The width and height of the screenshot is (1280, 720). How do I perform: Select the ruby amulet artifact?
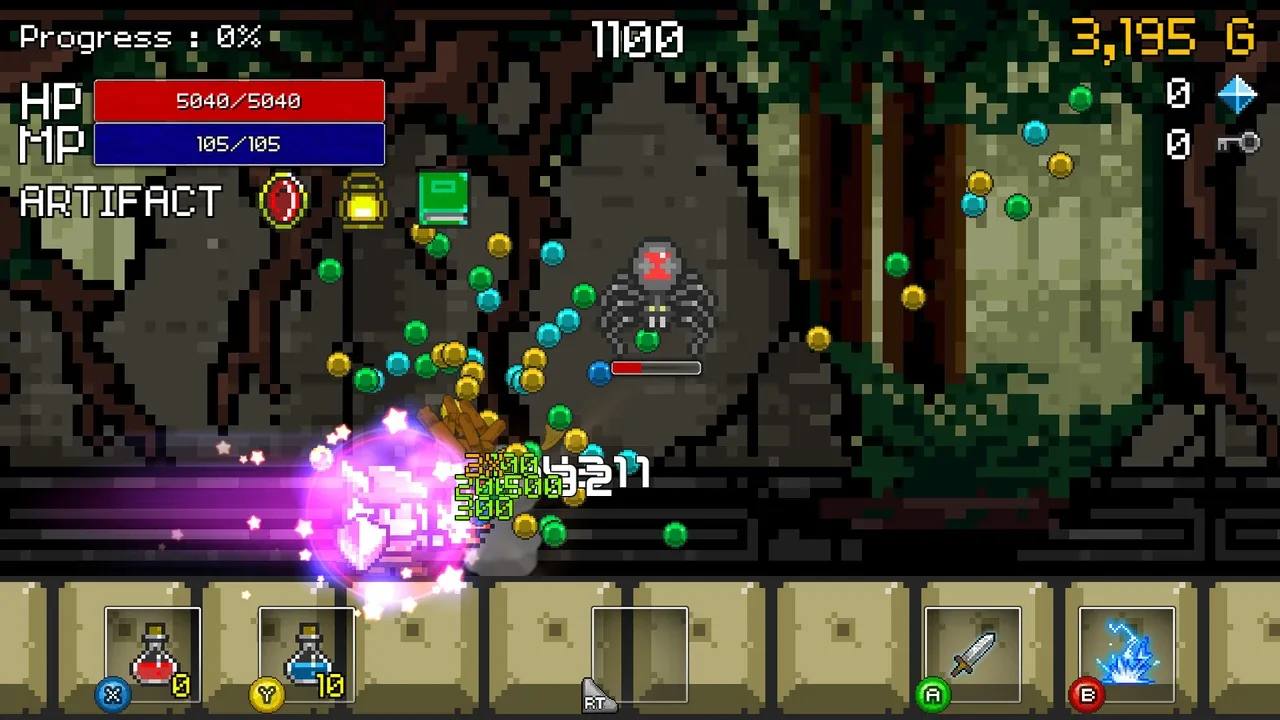coord(281,201)
